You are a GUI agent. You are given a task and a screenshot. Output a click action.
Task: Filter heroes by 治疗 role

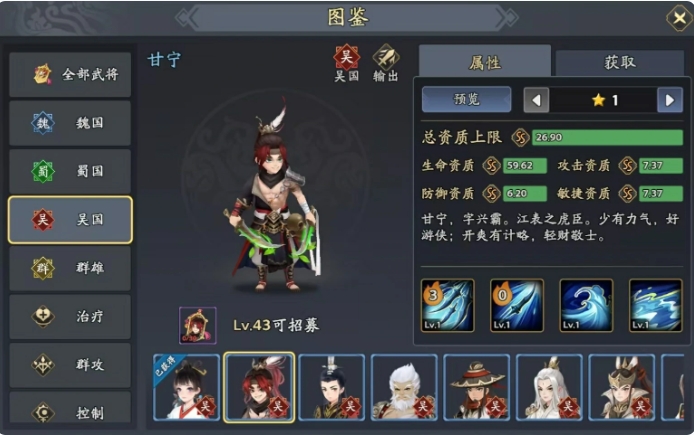(70, 316)
